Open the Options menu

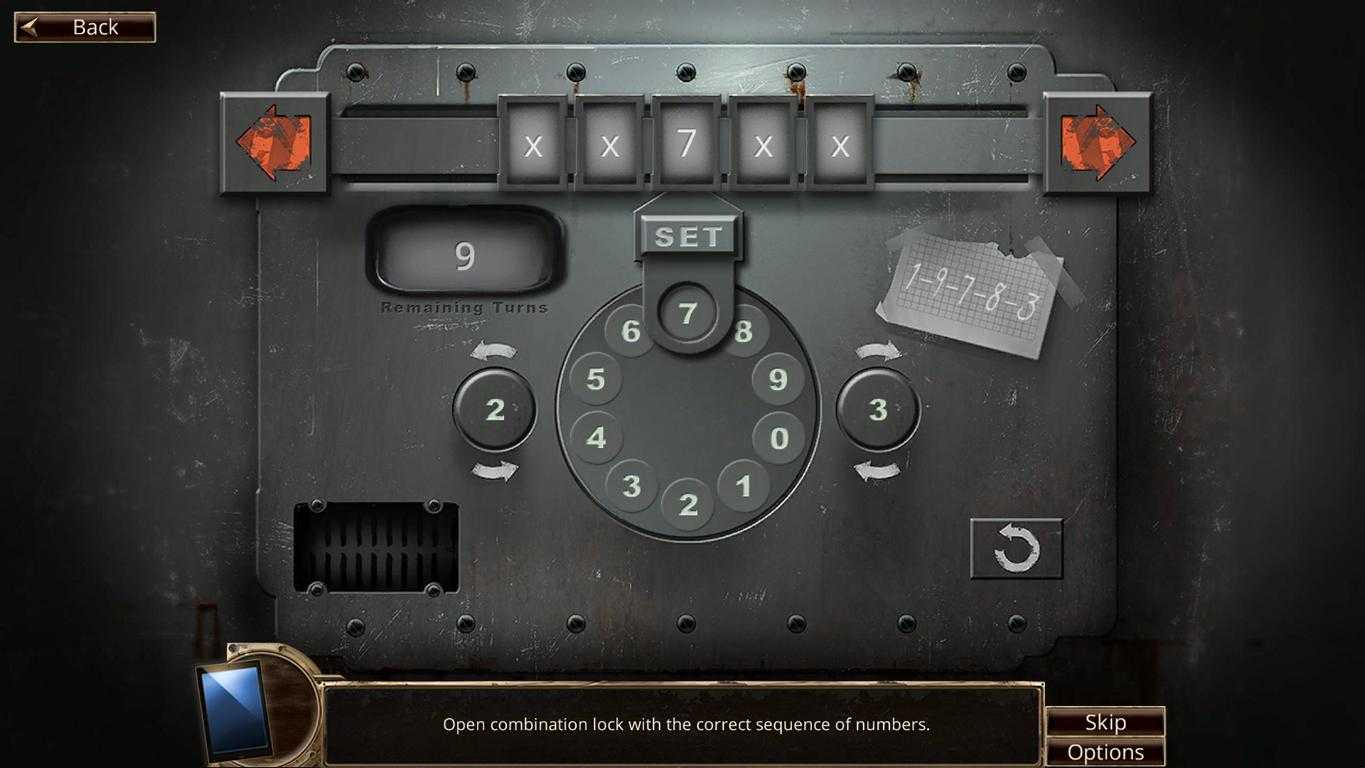tap(1105, 751)
